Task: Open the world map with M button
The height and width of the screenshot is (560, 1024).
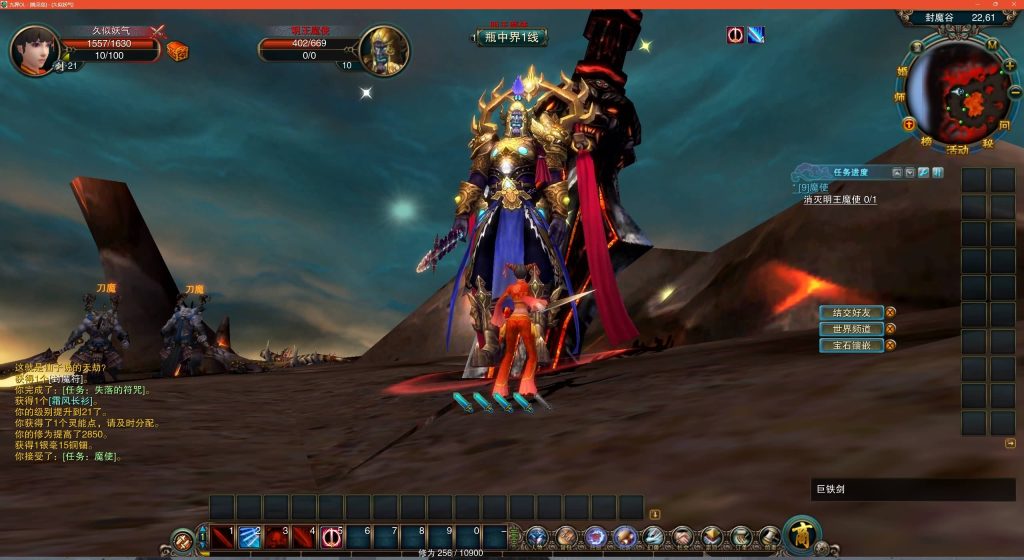Action: point(991,44)
